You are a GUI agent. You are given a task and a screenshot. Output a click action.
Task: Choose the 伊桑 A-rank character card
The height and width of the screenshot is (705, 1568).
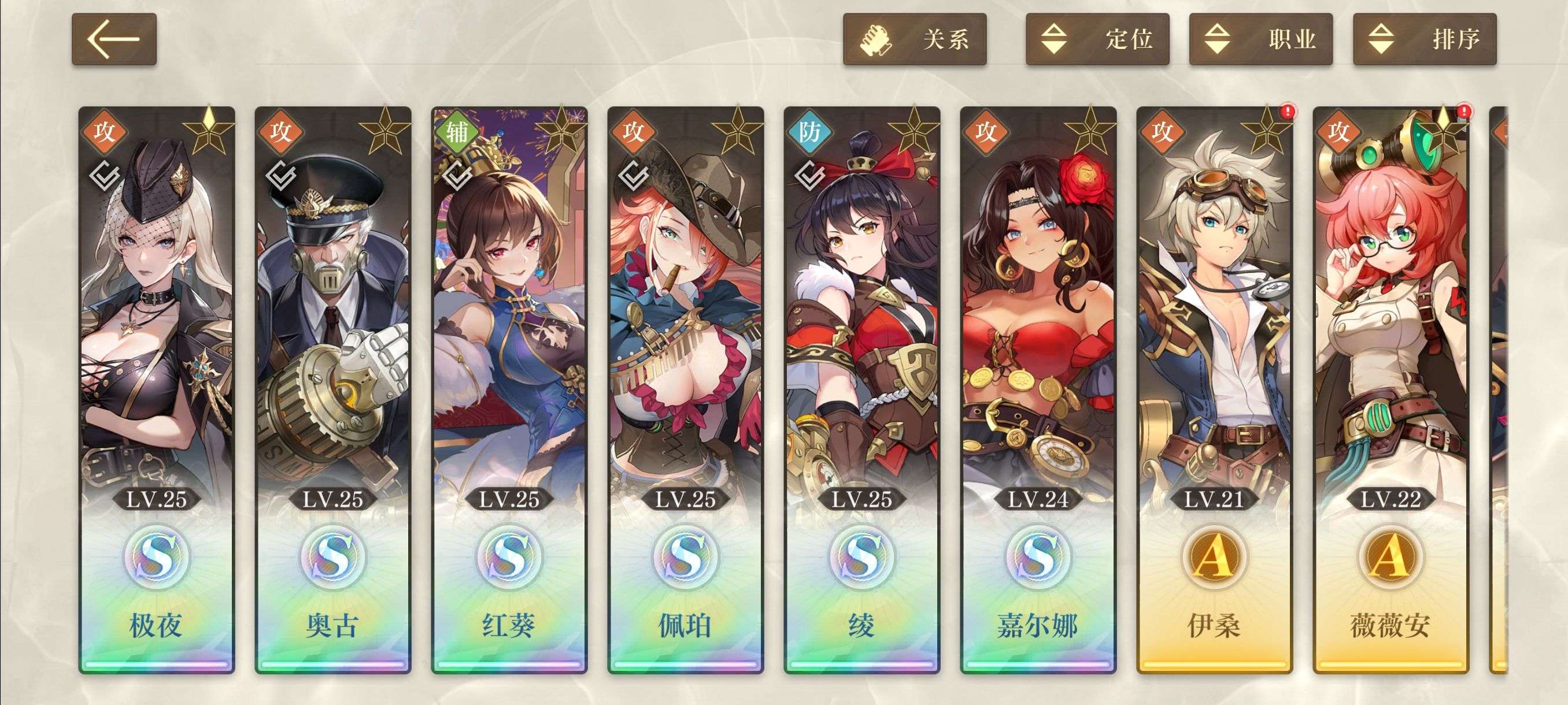[1214, 389]
